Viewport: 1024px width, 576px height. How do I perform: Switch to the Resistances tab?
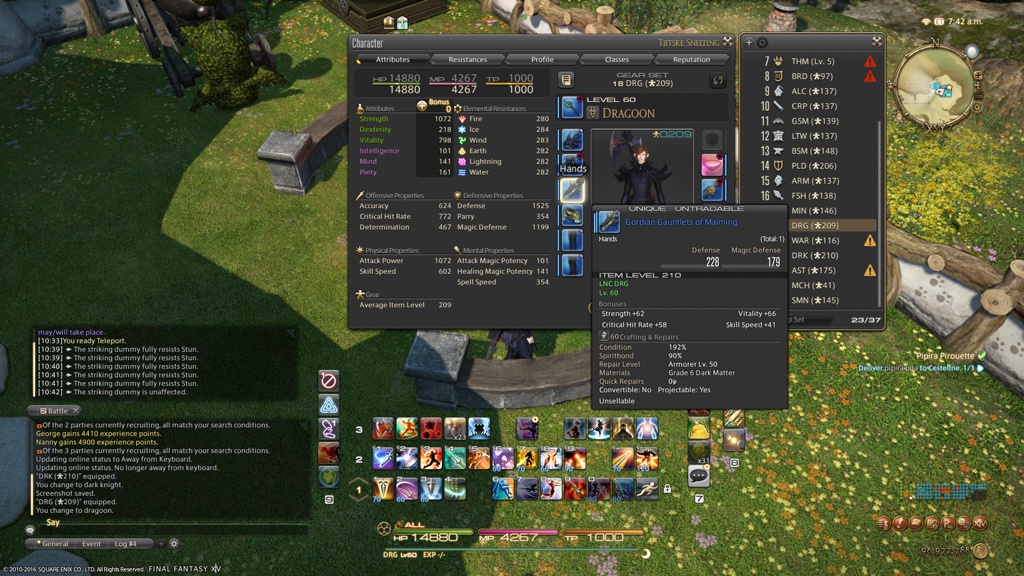[x=467, y=59]
